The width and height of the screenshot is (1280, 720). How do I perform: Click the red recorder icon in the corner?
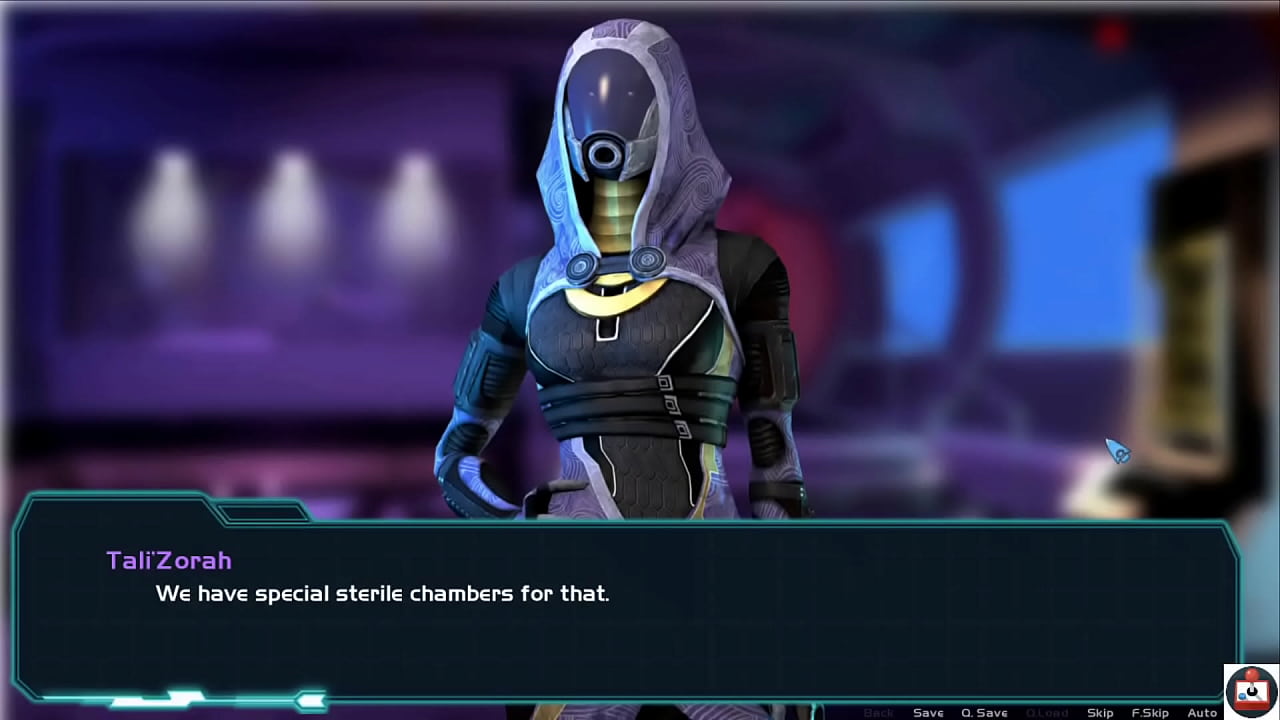point(1251,691)
